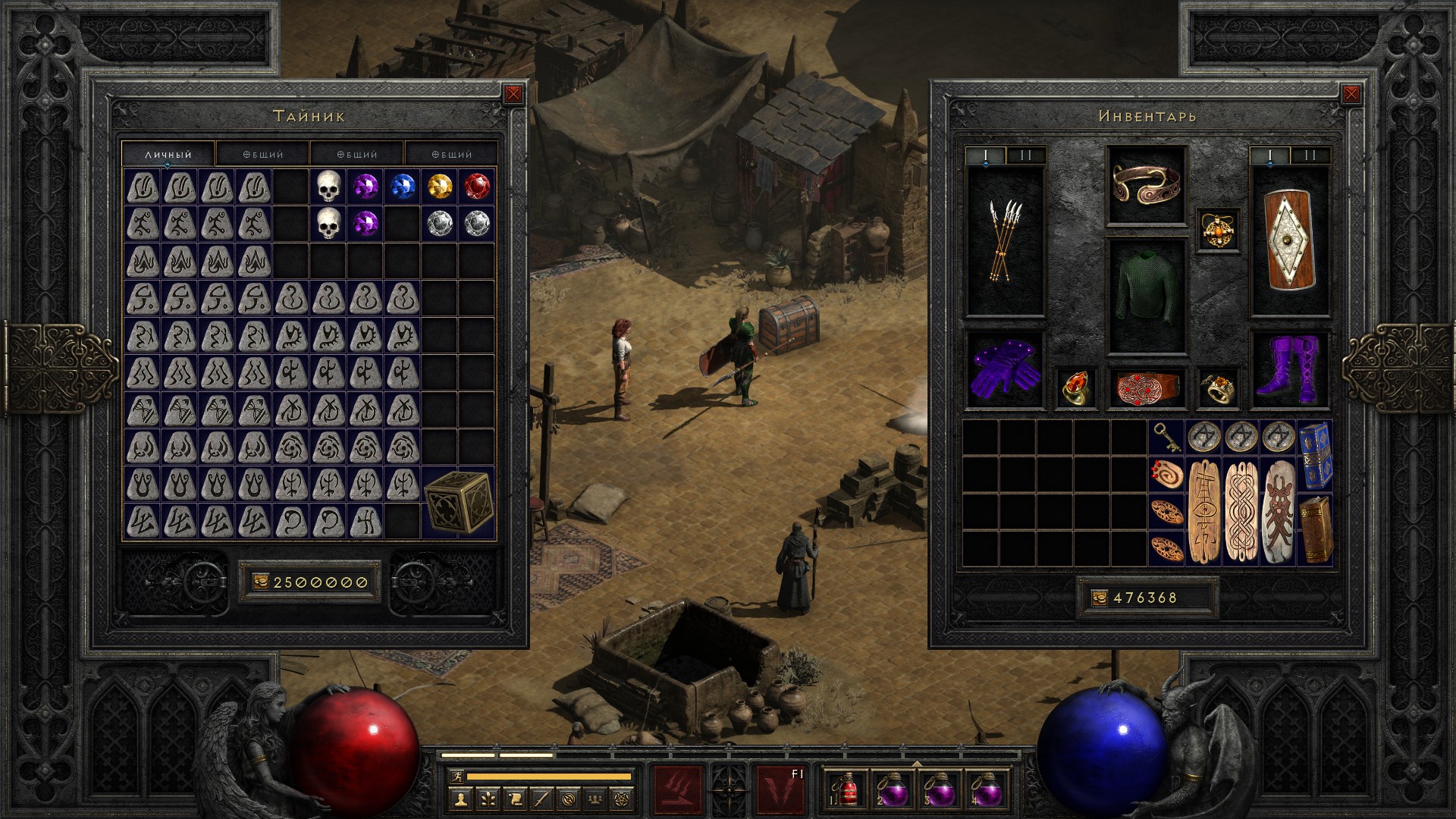Image resolution: width=1456 pixels, height=819 pixels.
Task: Select the yellow topaz gem
Action: click(440, 187)
